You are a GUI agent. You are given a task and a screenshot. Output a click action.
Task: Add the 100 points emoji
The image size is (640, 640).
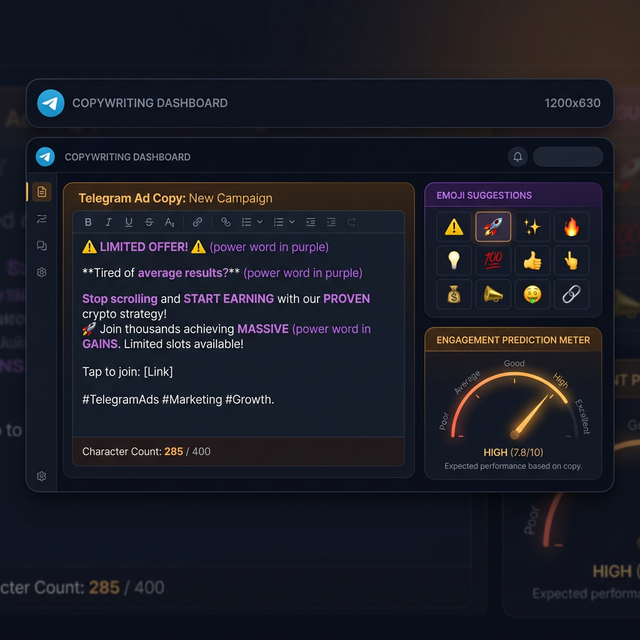coord(493,261)
